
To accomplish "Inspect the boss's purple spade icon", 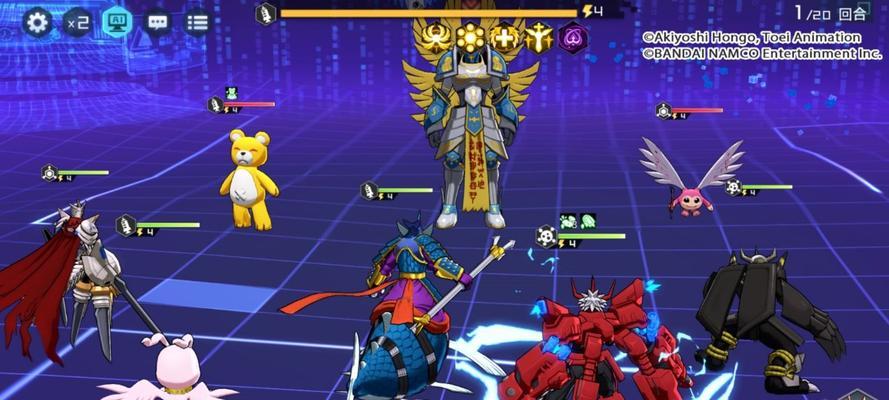I will pos(573,39).
